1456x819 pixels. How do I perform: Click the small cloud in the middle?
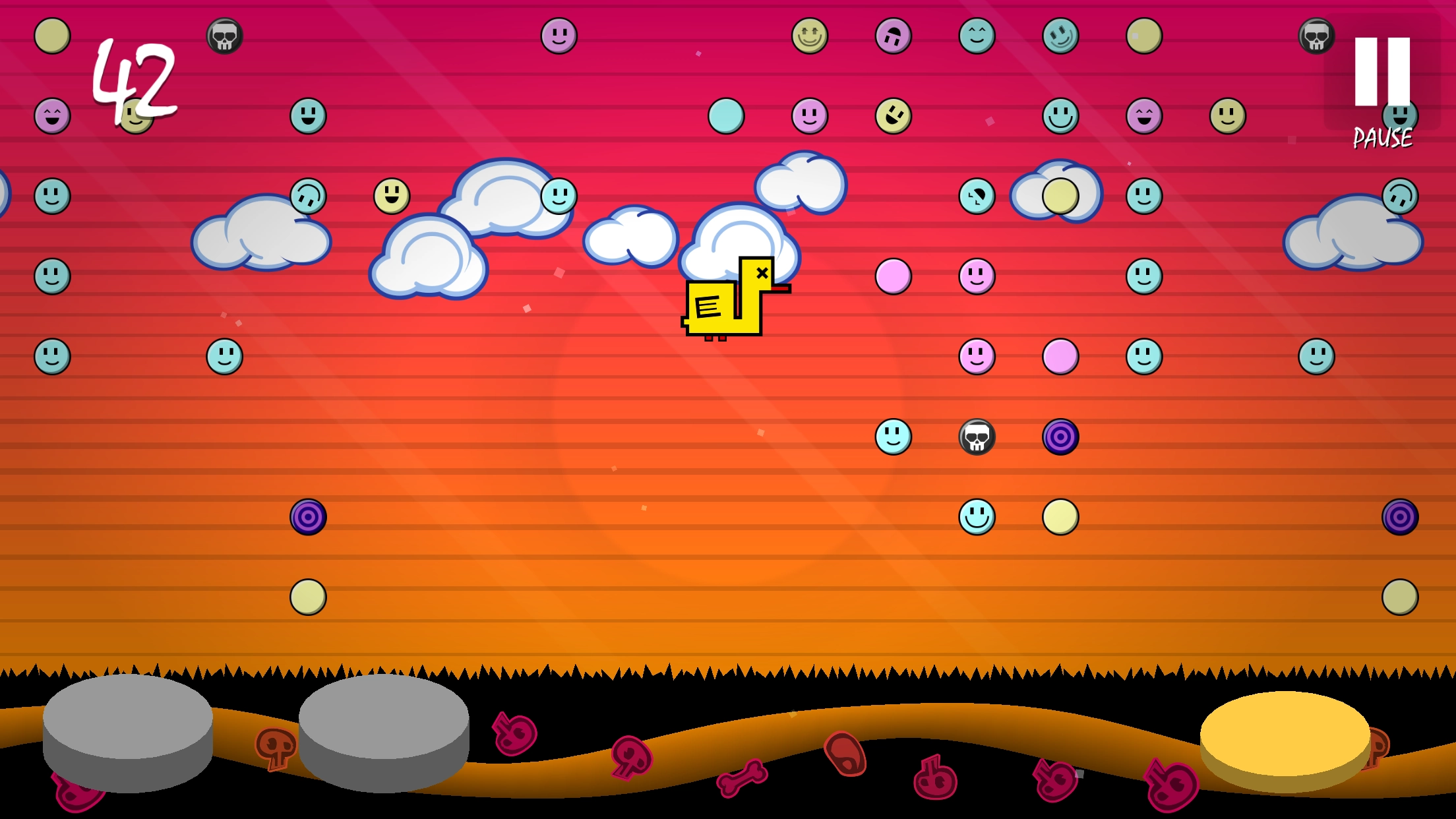coord(630,237)
